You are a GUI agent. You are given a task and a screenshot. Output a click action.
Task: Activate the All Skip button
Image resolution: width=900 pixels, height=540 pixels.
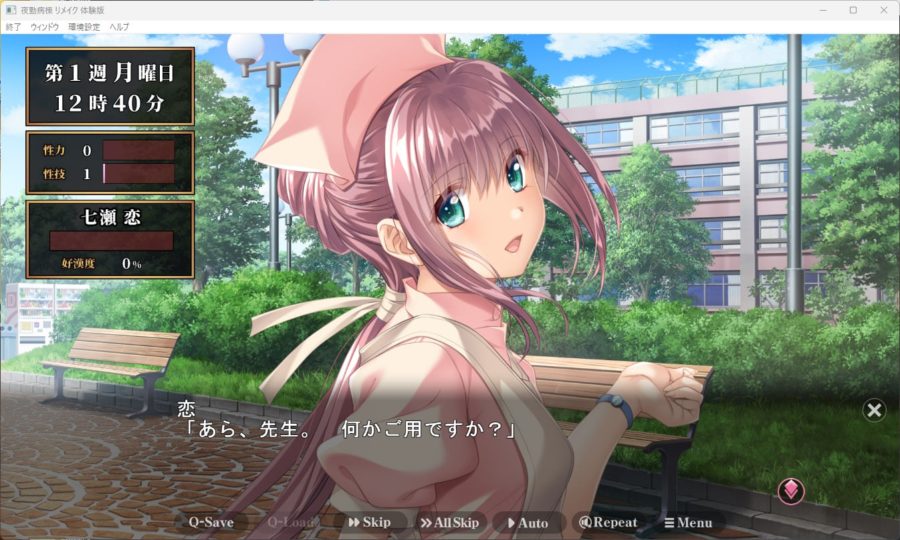449,522
